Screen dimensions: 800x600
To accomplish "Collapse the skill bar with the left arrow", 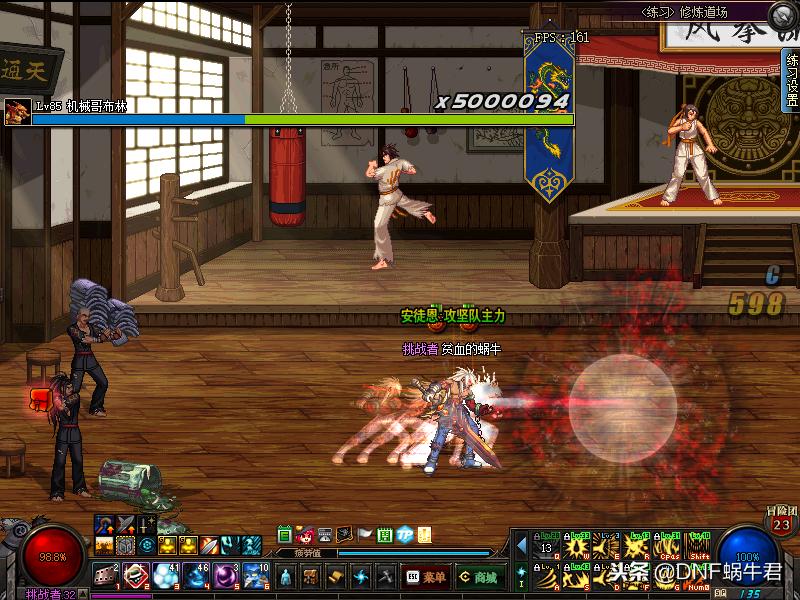I will pos(521,545).
